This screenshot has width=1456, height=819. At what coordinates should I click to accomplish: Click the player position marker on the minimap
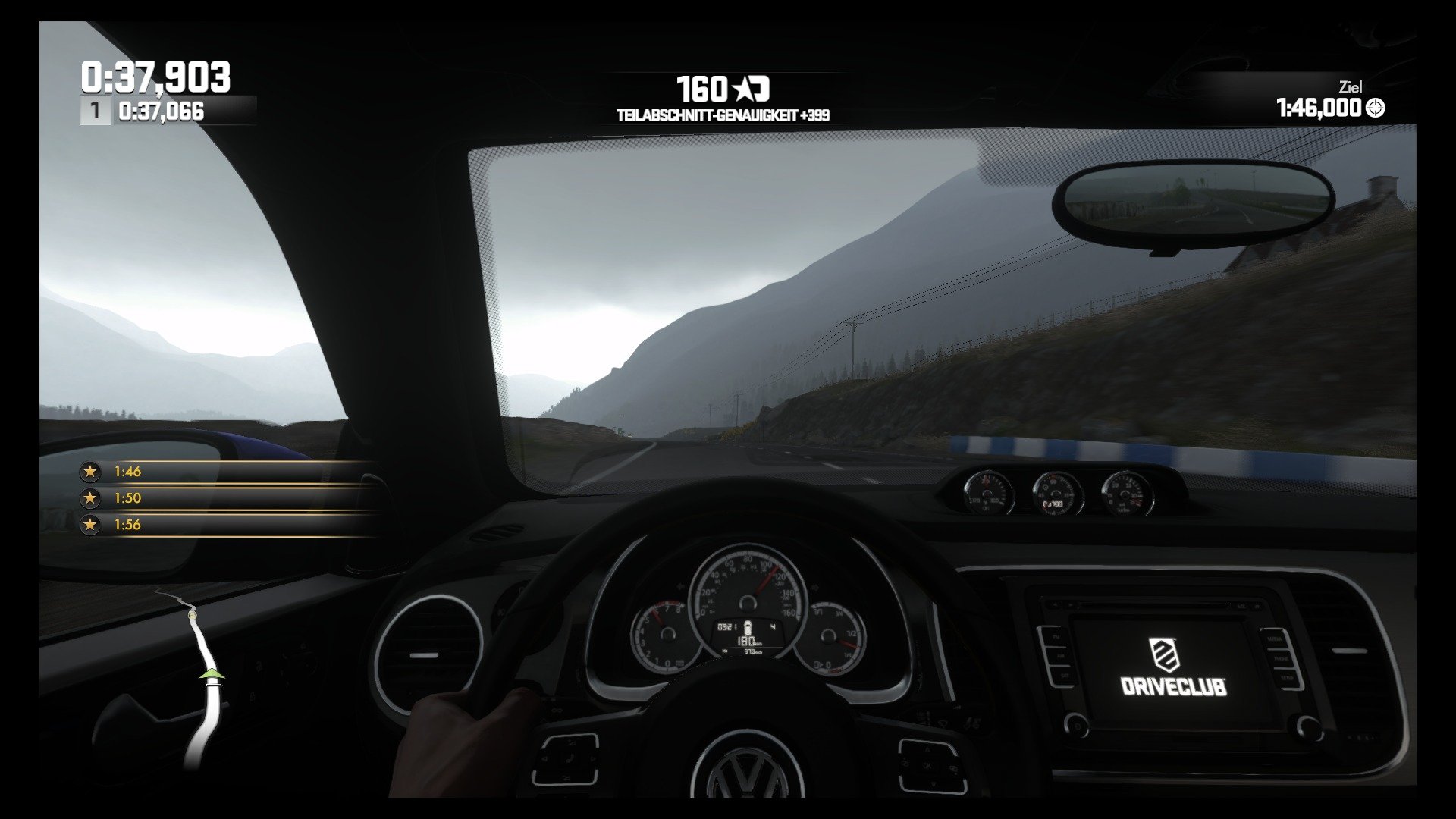211,674
